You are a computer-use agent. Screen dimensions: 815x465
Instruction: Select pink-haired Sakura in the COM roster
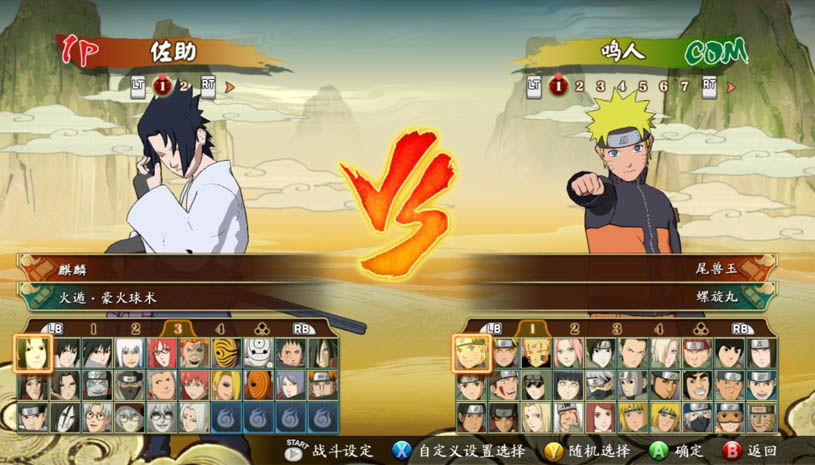click(569, 354)
